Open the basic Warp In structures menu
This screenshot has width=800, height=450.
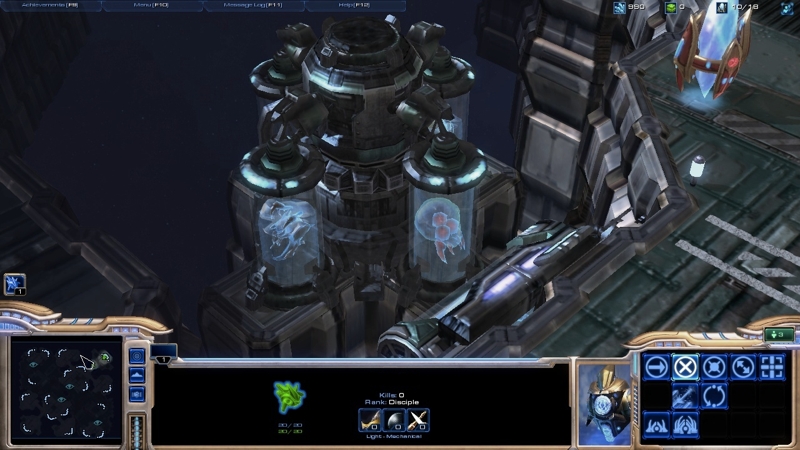pyautogui.click(x=656, y=425)
